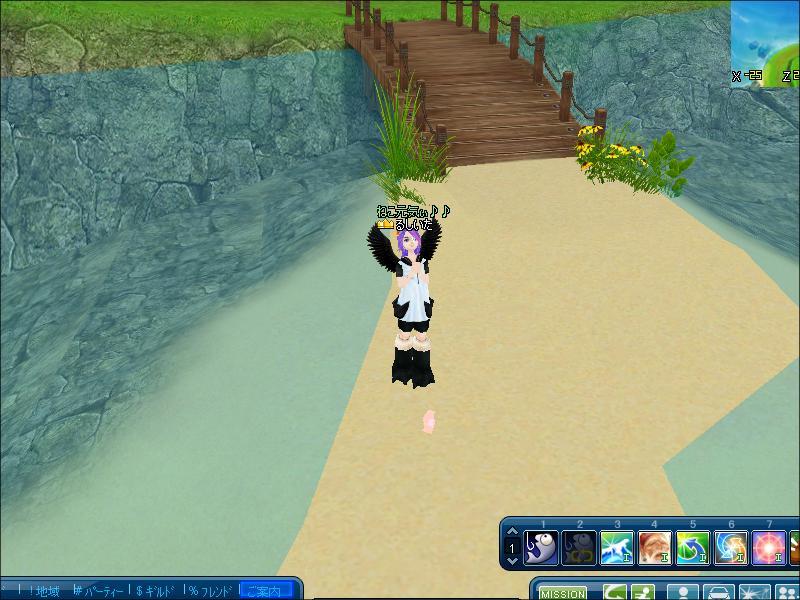Select the fishing skill in slot 1

coord(542,548)
